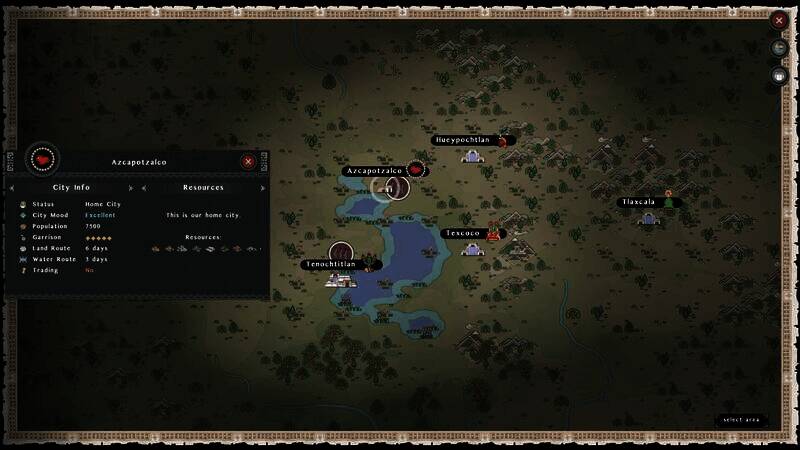
Task: Click the left arrow beside City Info
Action: (13, 188)
